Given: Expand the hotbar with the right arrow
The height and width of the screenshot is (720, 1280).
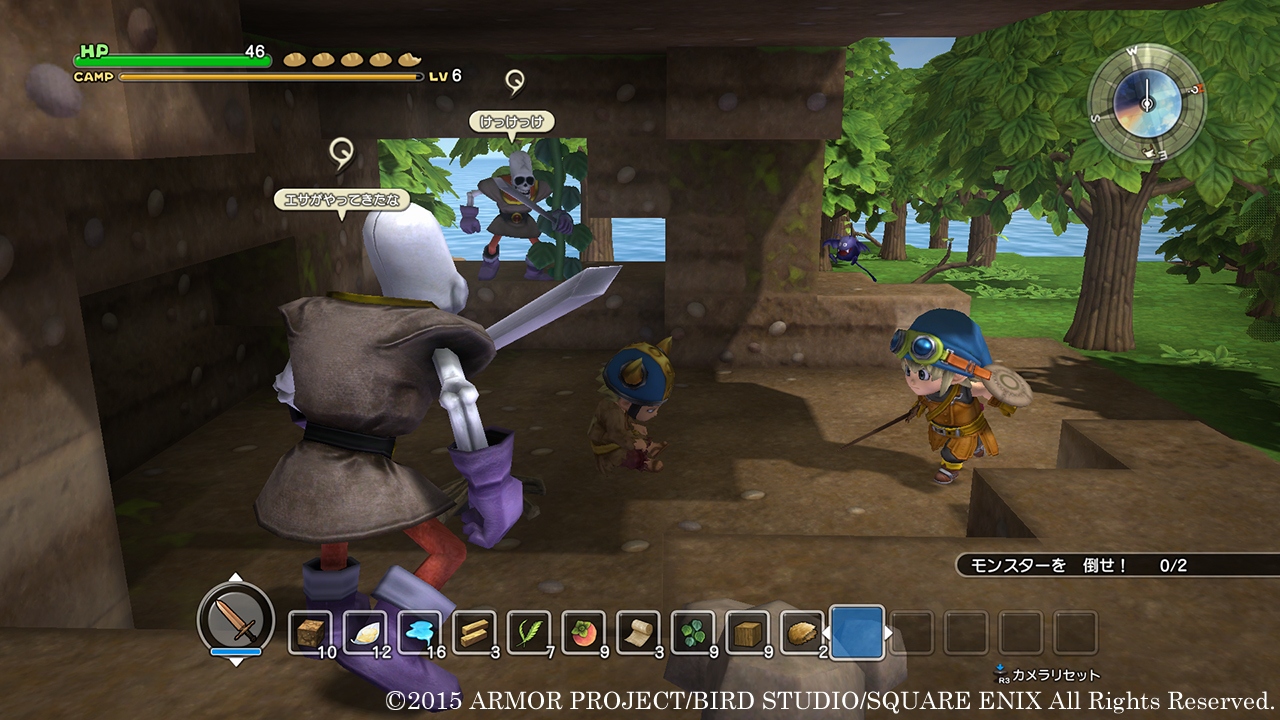Looking at the screenshot, I should pos(888,631).
